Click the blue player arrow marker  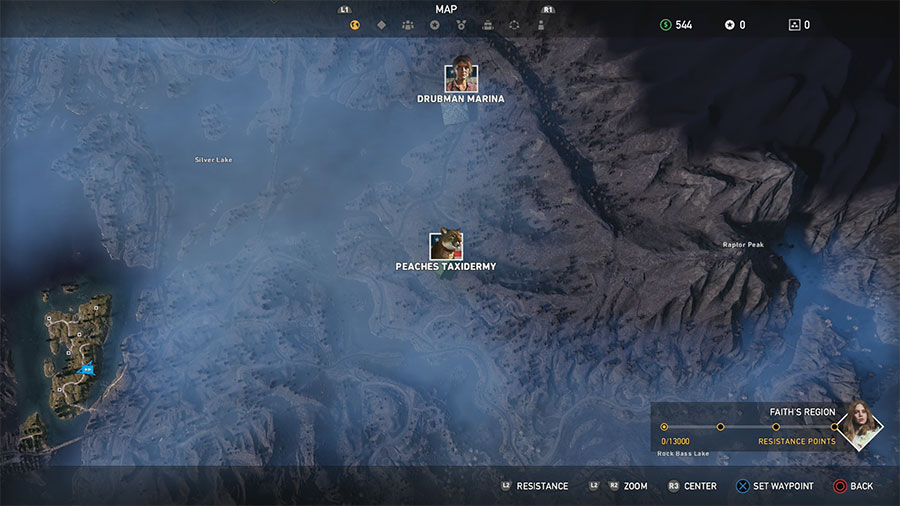click(86, 369)
